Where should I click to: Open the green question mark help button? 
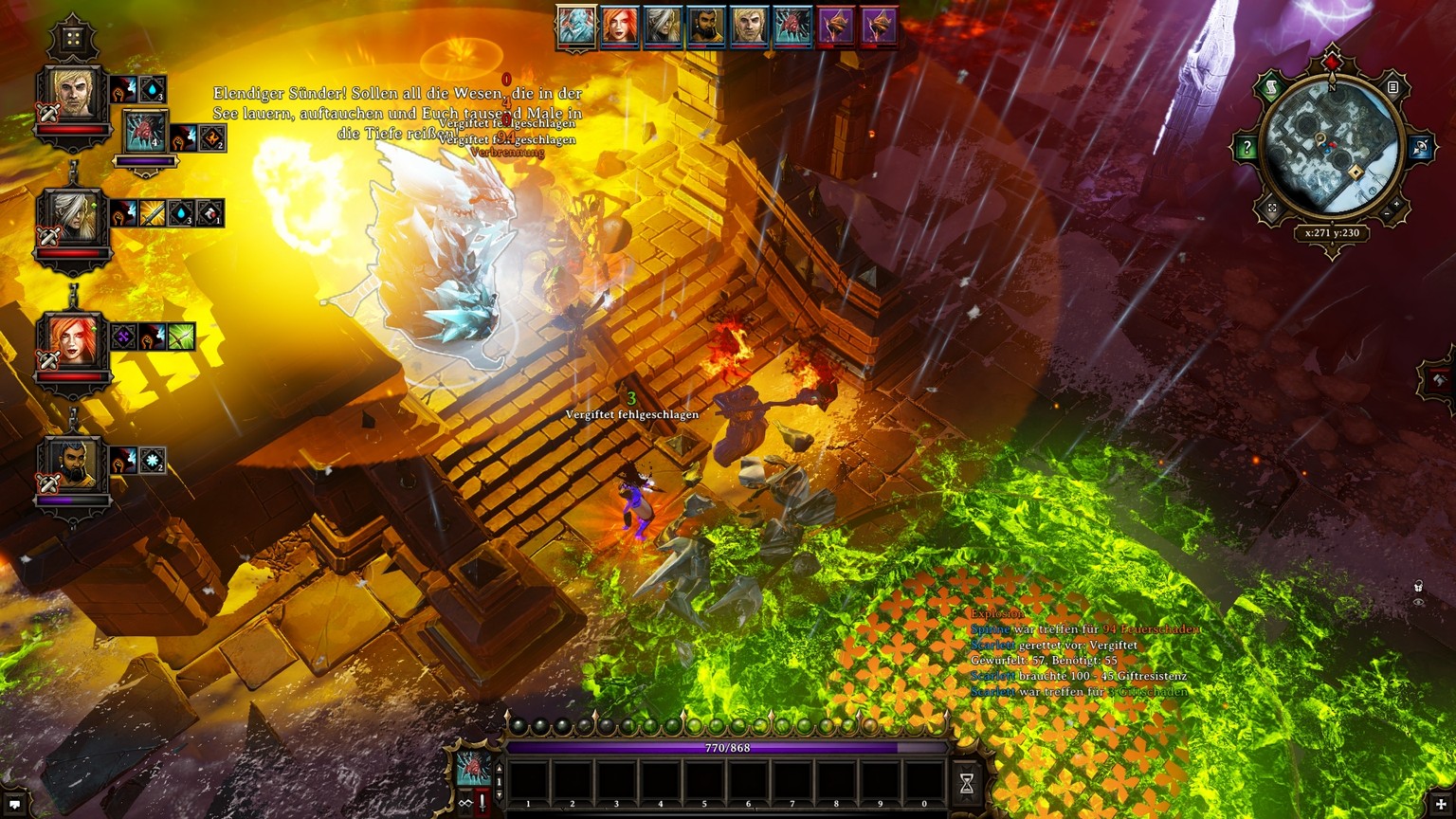tap(1246, 149)
